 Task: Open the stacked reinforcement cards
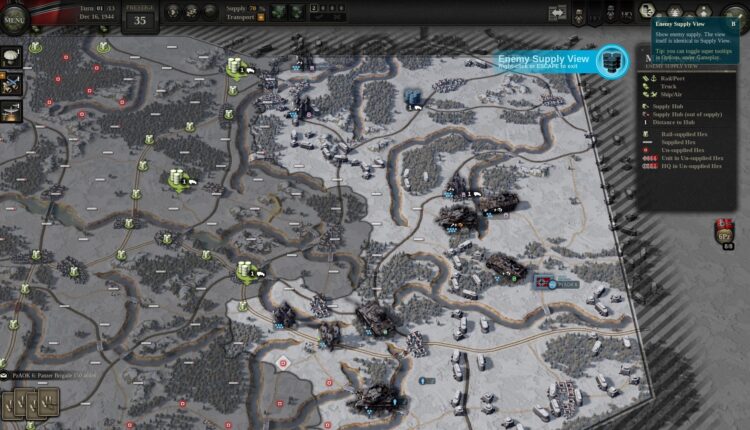(x=30, y=404)
